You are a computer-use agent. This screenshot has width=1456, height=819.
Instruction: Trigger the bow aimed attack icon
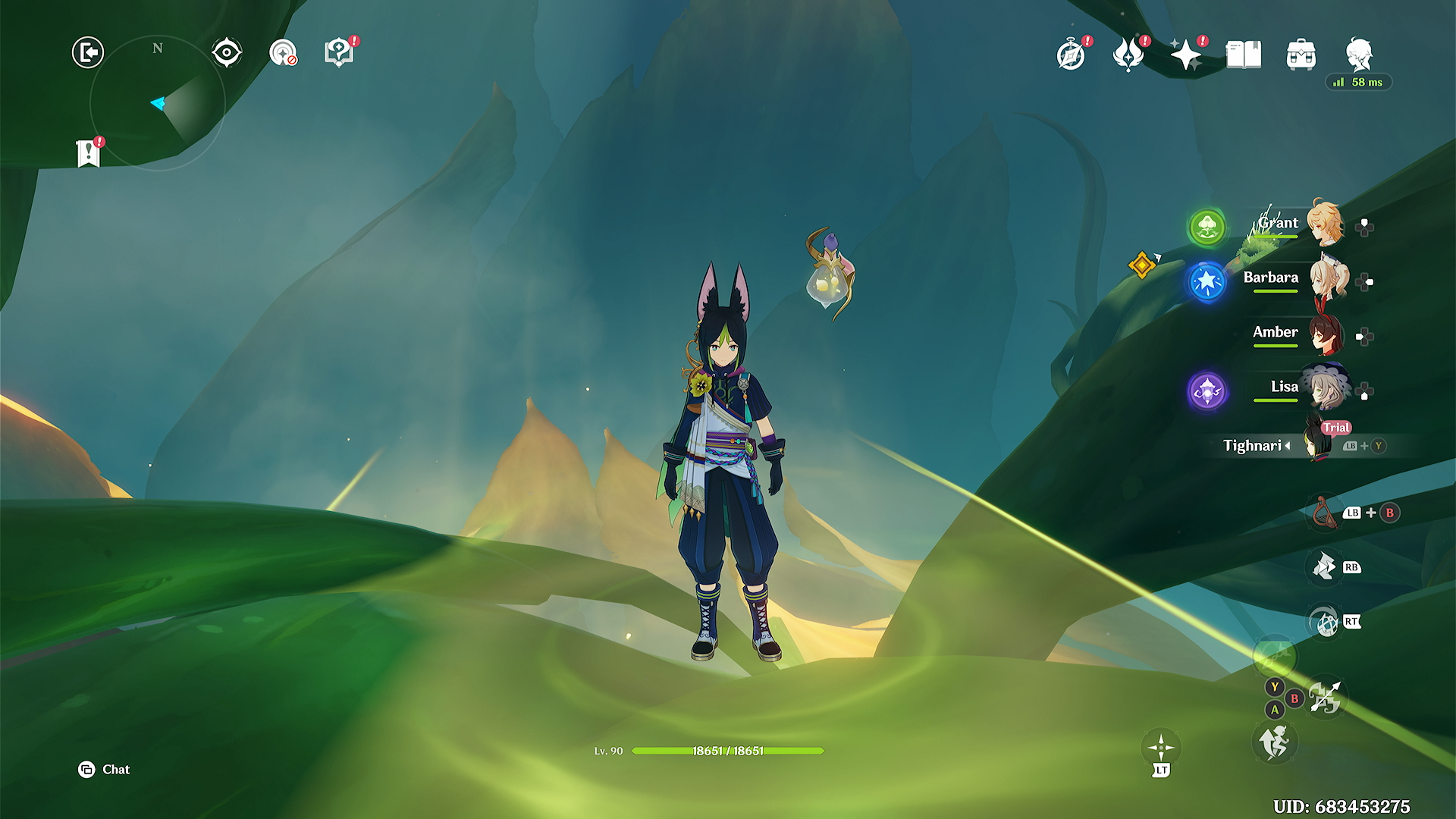pos(1325,697)
